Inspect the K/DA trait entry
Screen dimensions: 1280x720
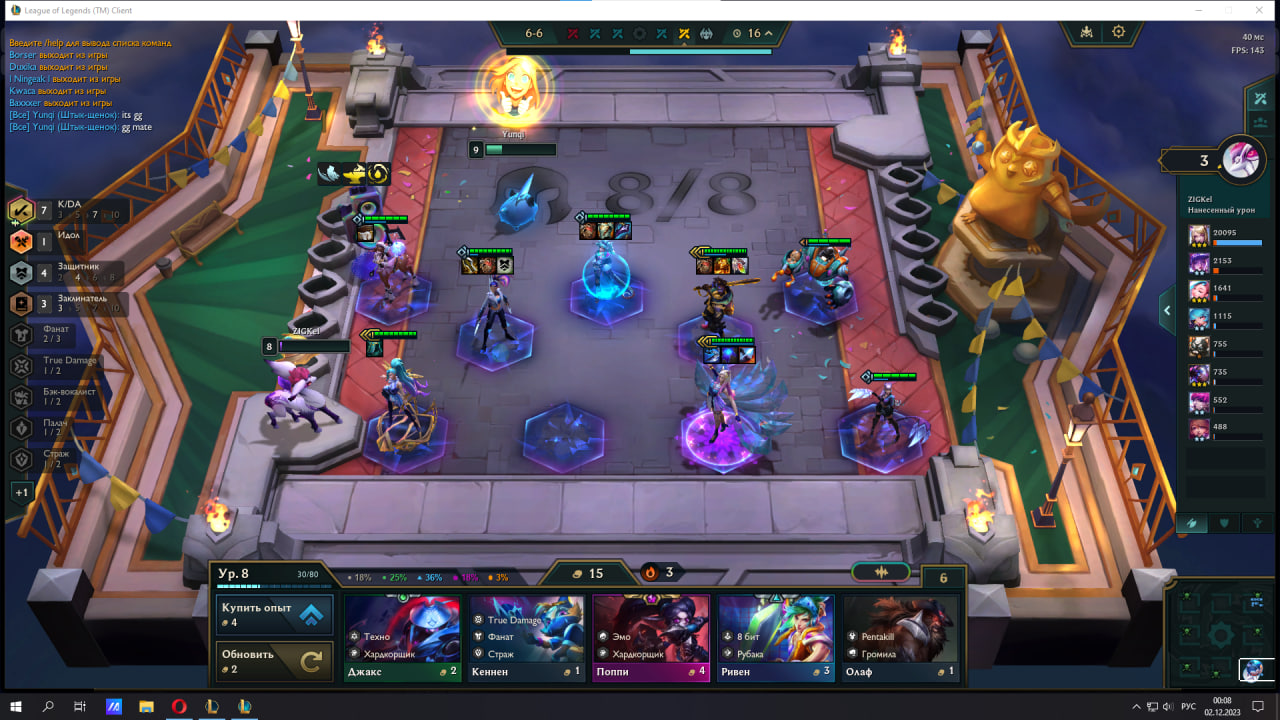60,210
